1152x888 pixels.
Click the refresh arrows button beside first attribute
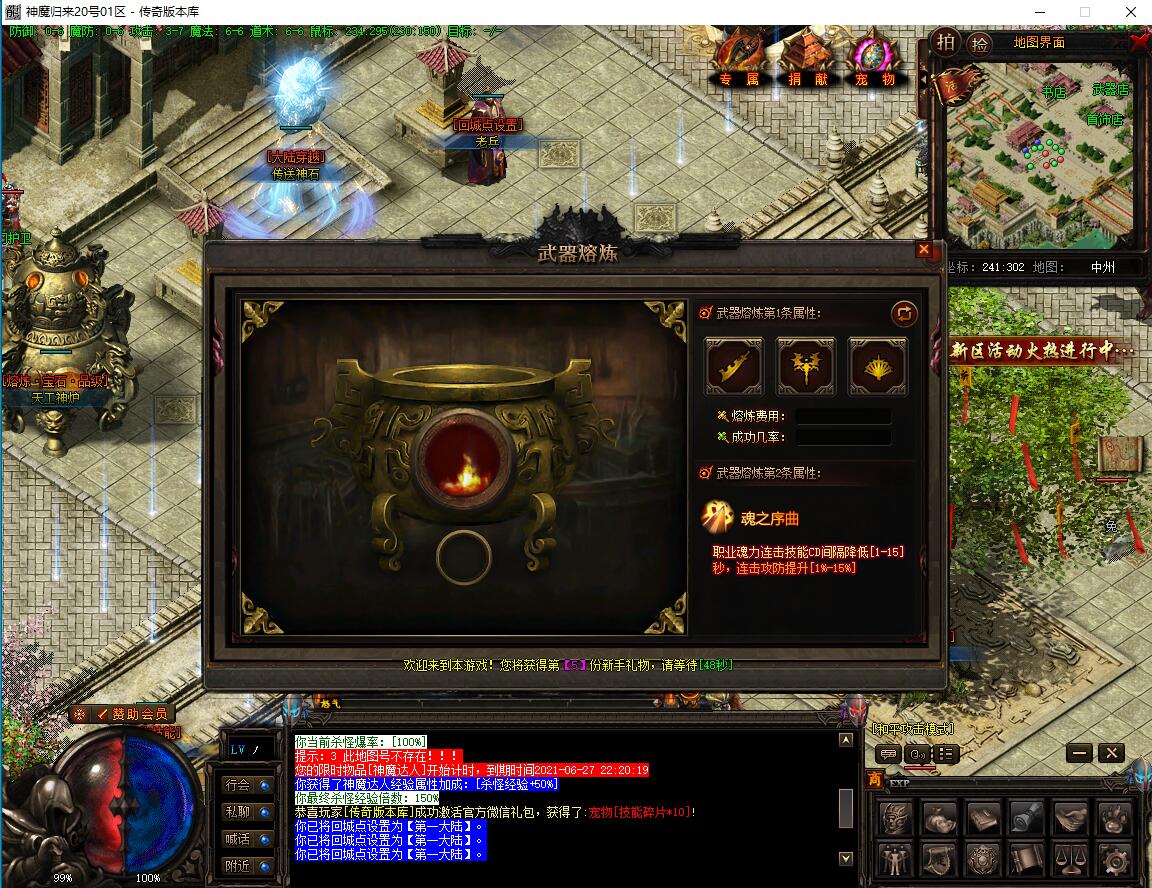click(904, 313)
